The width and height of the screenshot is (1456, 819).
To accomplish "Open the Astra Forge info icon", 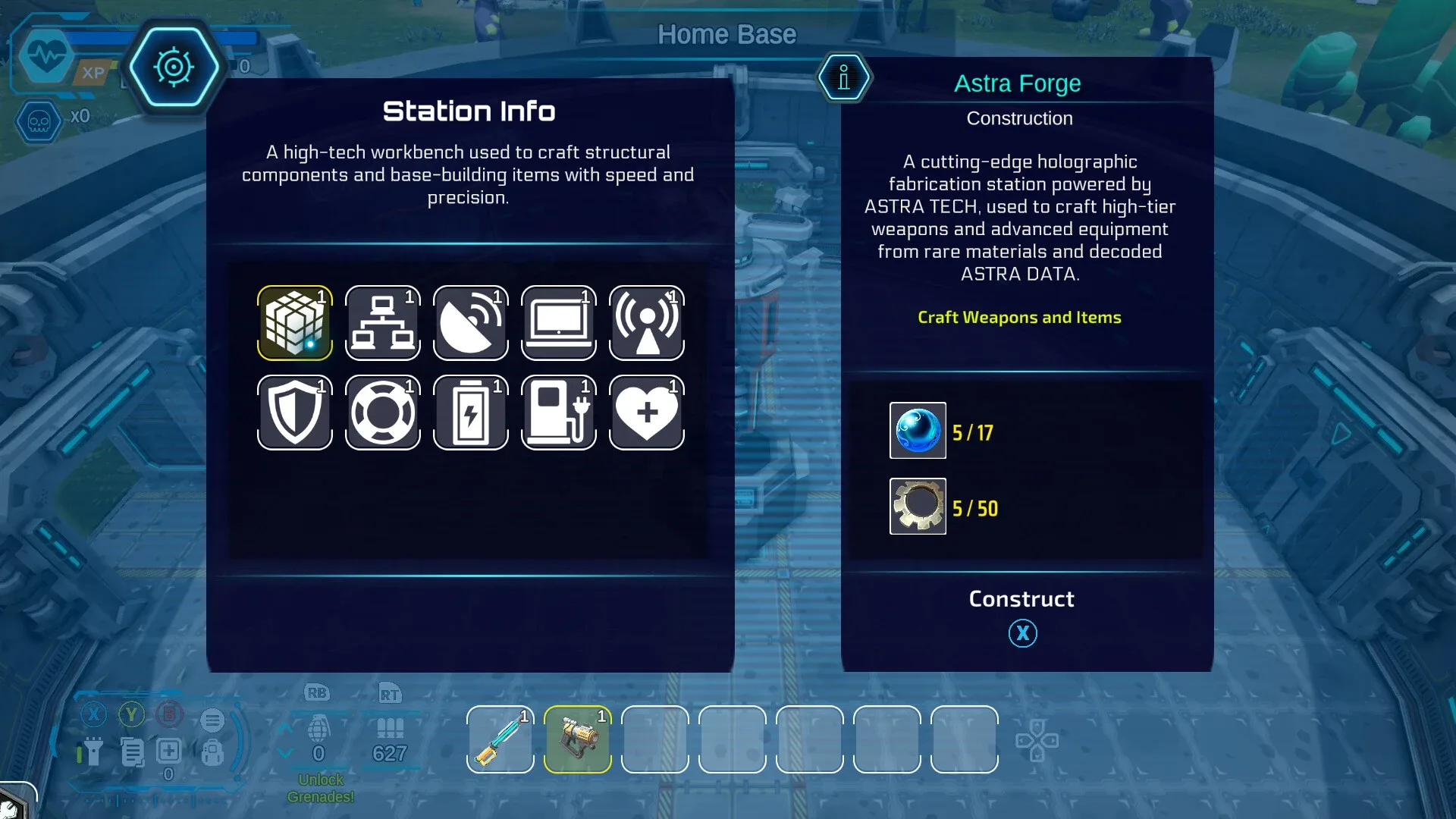I will 844,77.
